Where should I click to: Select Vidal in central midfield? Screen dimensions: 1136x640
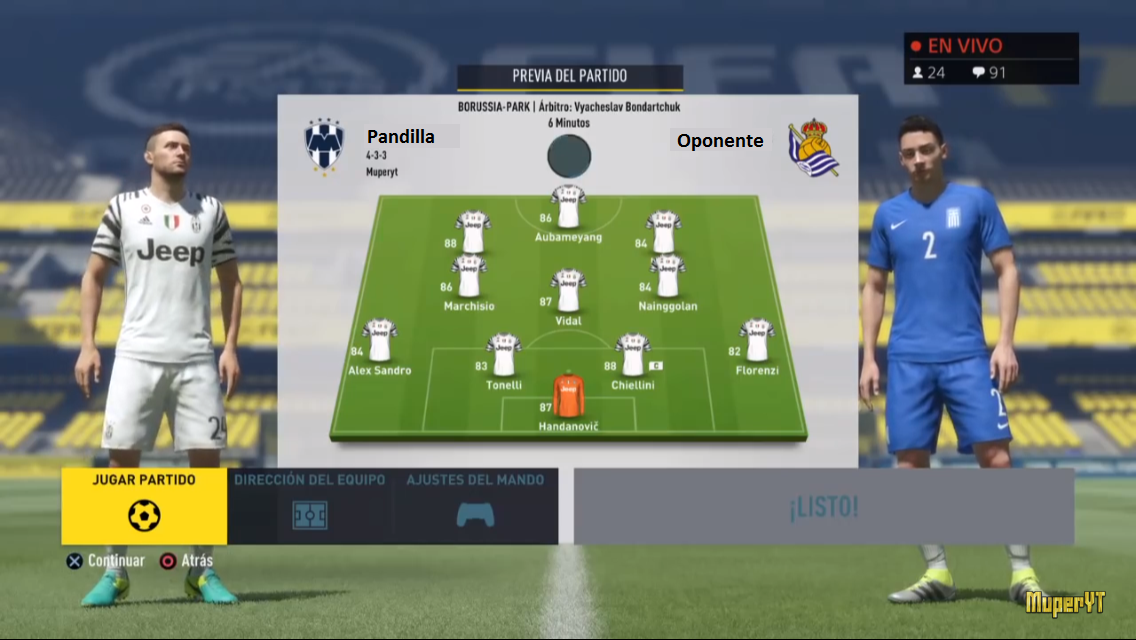pyautogui.click(x=569, y=291)
